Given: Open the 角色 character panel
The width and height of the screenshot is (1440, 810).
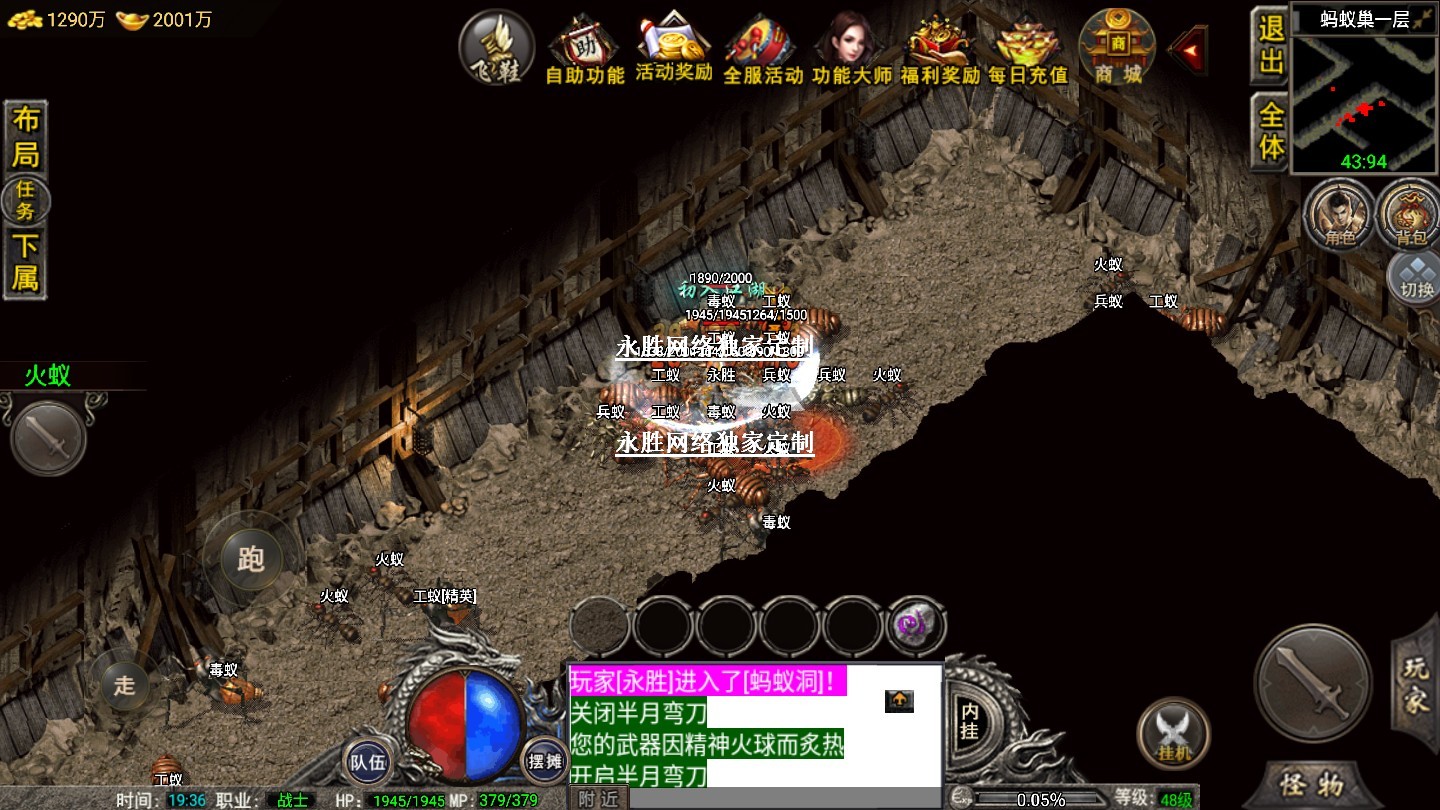Looking at the screenshot, I should [1339, 214].
